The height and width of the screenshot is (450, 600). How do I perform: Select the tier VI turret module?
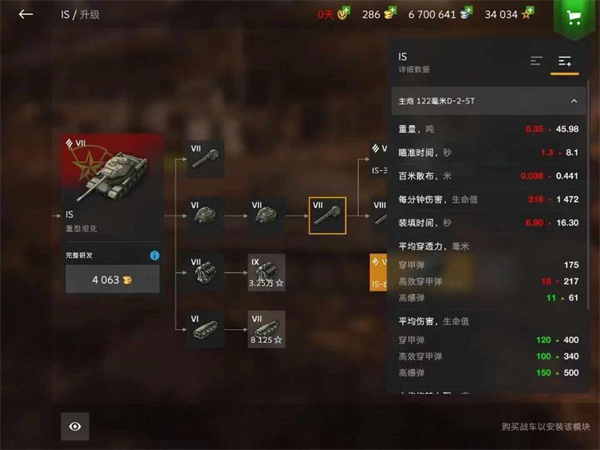206,215
